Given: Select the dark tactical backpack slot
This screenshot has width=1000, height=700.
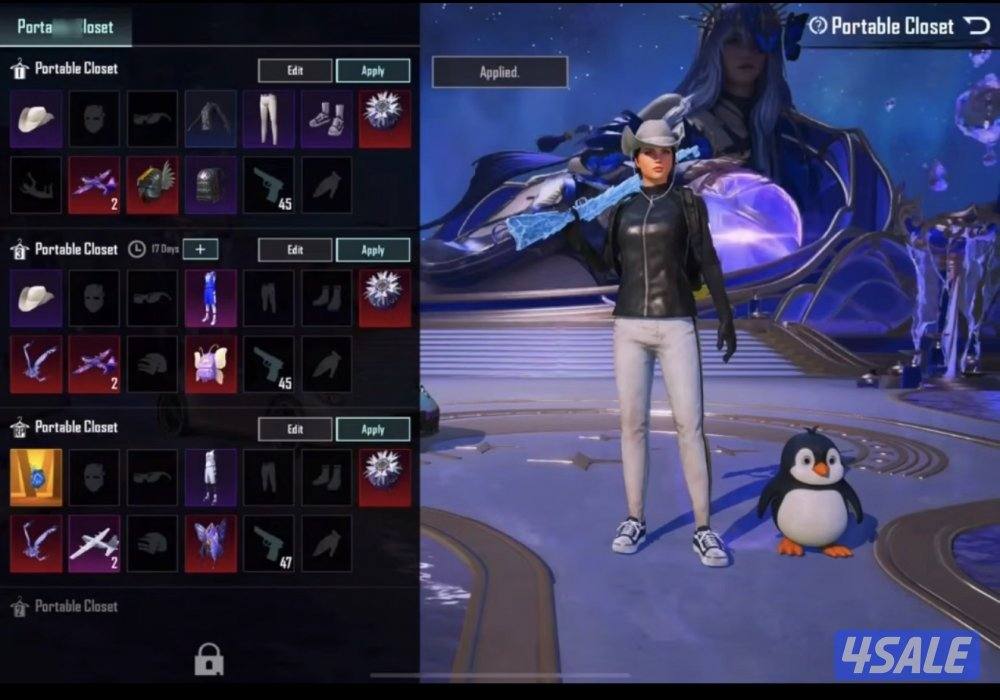Looking at the screenshot, I should (211, 185).
